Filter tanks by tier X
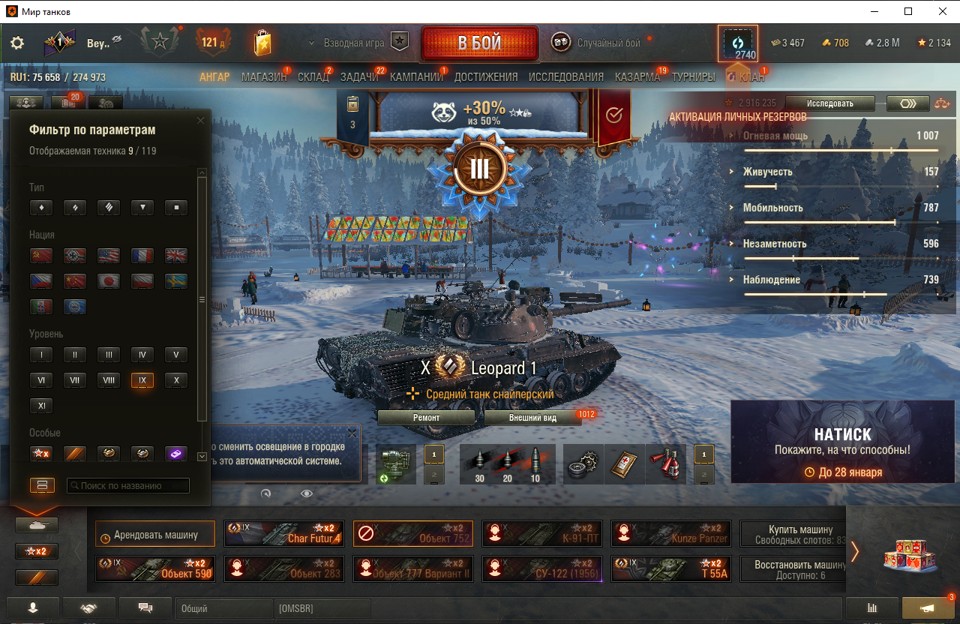This screenshot has height=624, width=960. 175,380
